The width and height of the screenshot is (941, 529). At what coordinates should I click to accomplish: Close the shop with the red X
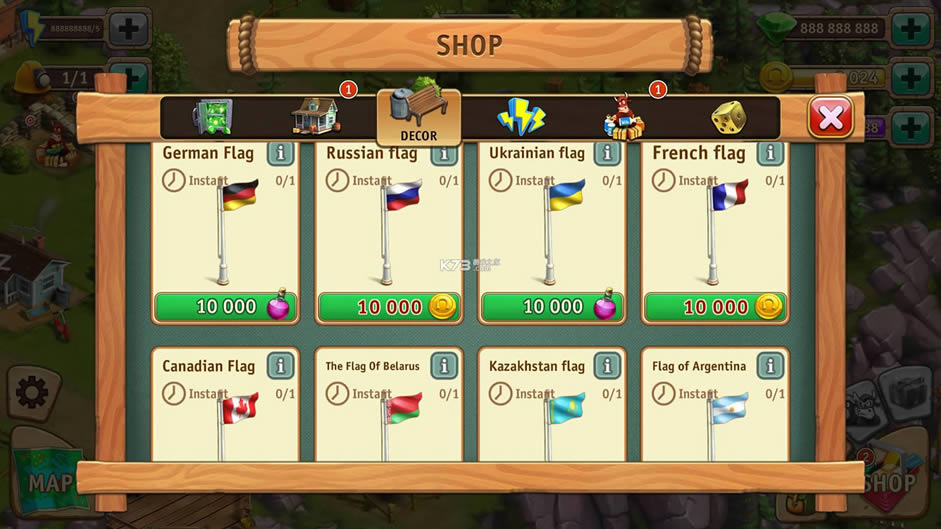(x=830, y=117)
